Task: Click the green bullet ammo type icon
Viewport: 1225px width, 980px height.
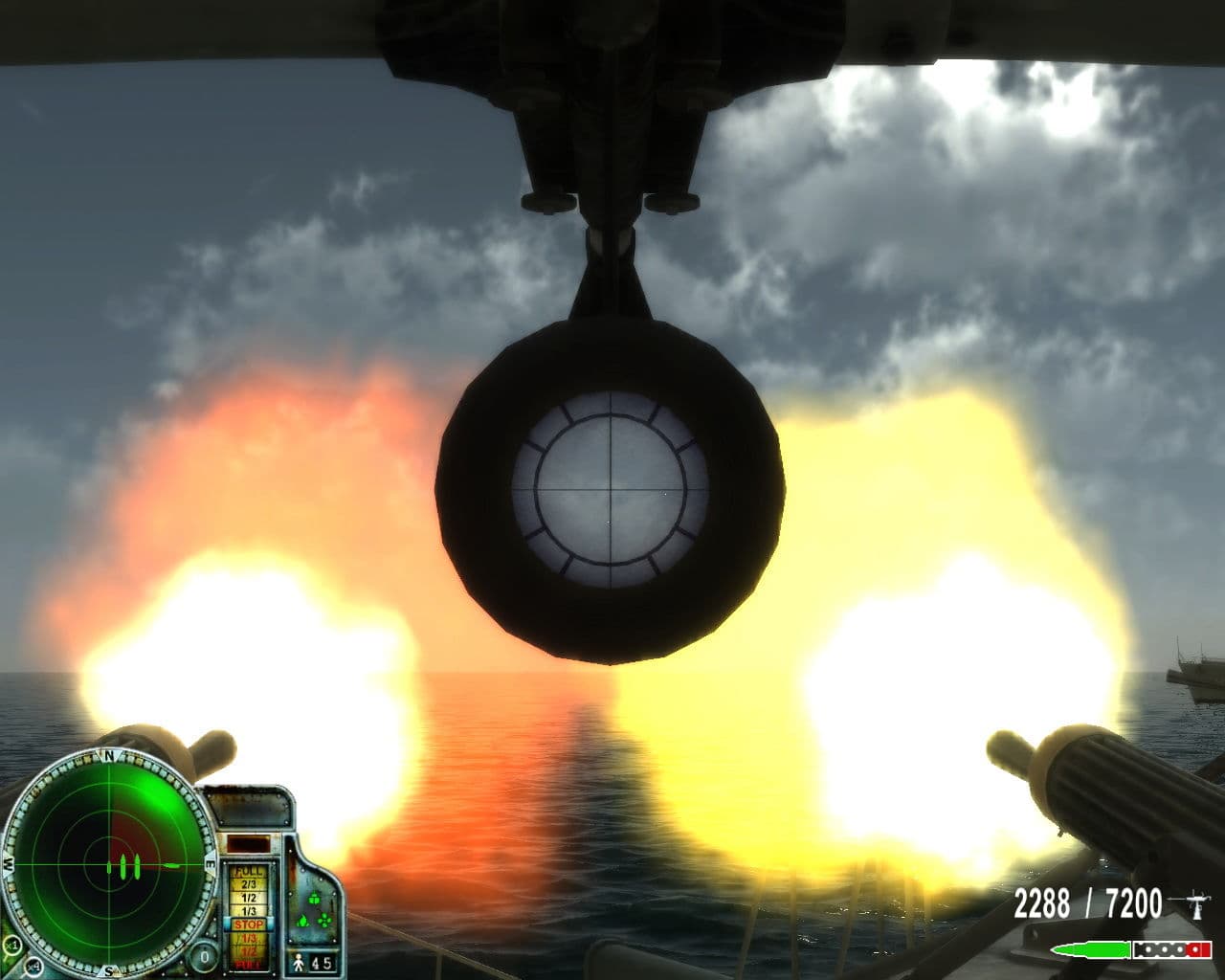Action: tap(1090, 949)
